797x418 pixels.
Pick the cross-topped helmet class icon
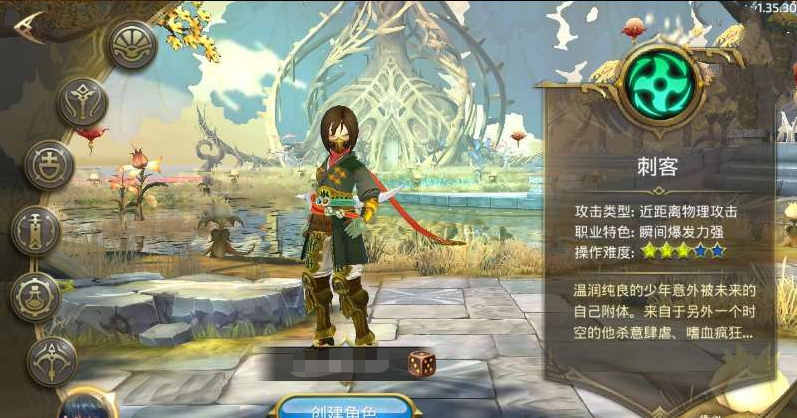pyautogui.click(x=49, y=165)
